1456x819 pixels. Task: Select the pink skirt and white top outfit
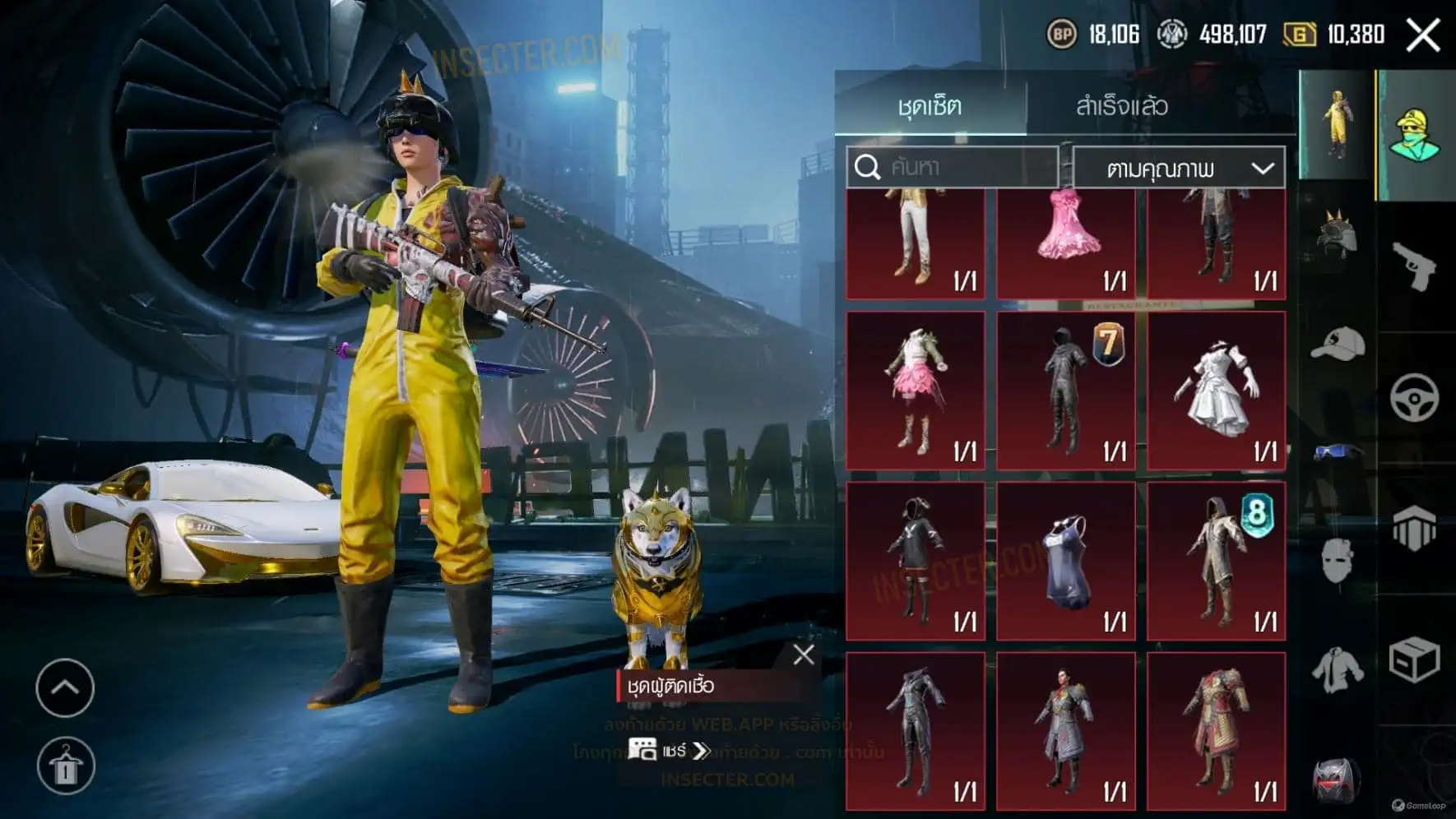[x=916, y=391]
